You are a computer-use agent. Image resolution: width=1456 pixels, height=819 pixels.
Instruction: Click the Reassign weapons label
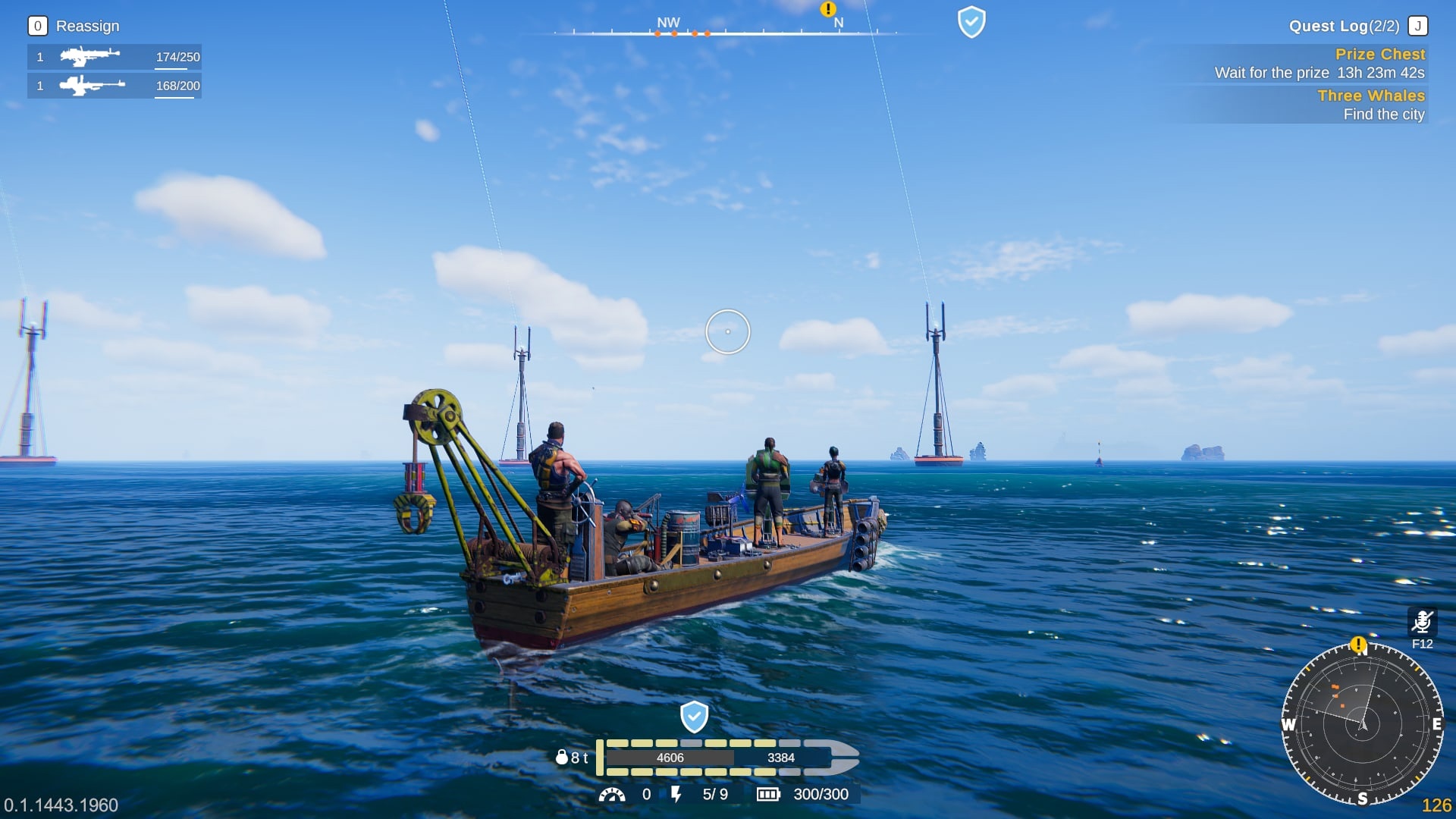(x=87, y=27)
